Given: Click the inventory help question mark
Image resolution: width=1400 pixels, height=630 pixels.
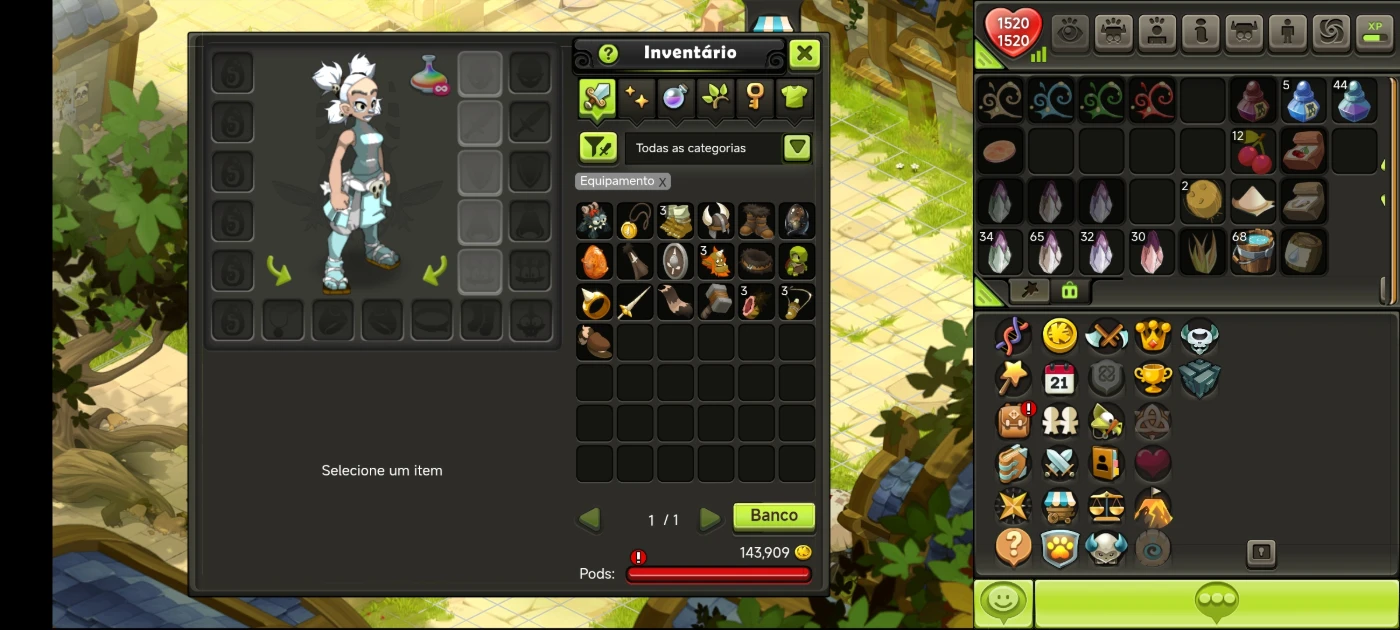Looking at the screenshot, I should (608, 54).
